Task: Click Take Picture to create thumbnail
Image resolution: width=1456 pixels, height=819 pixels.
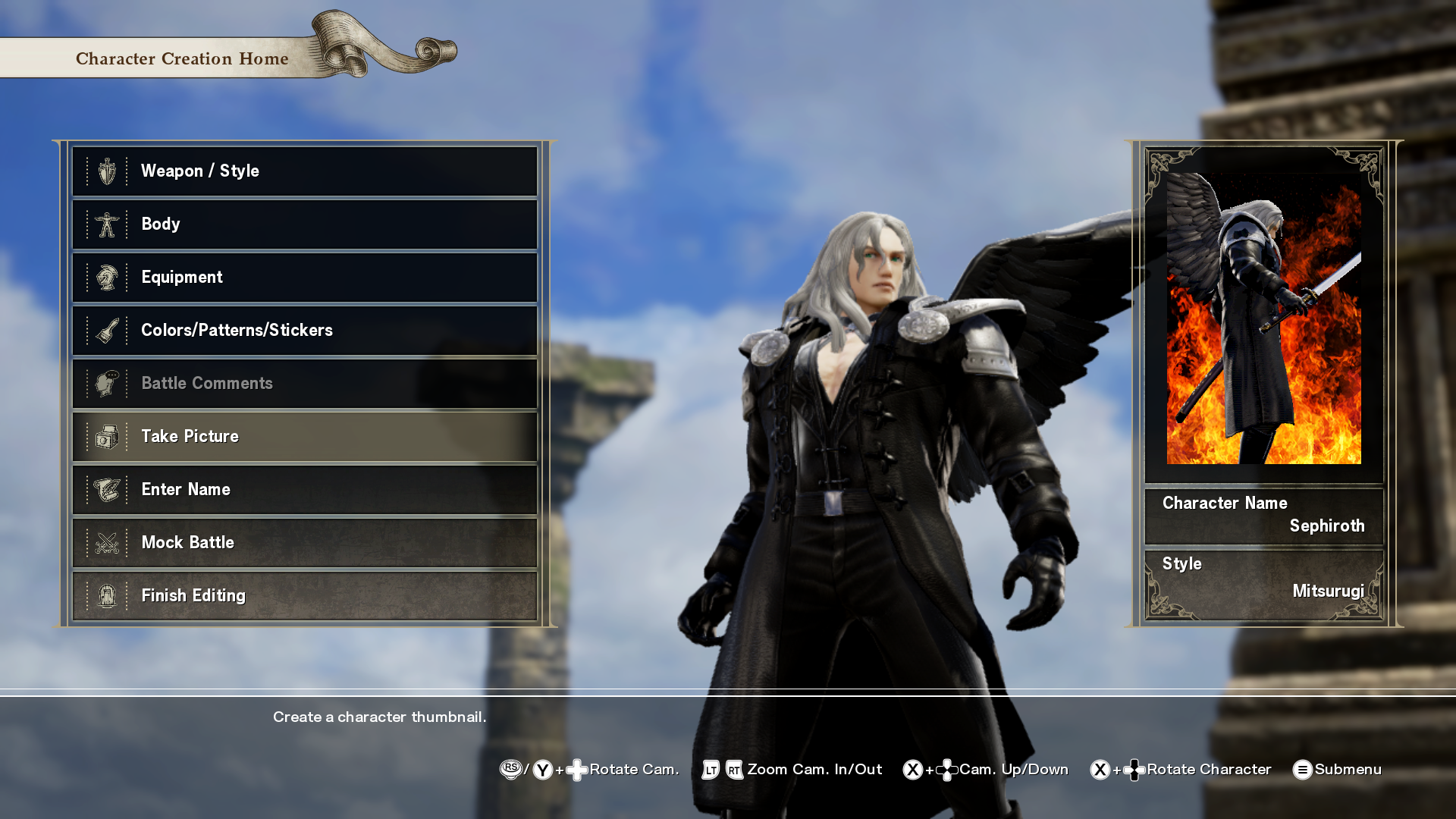Action: click(304, 437)
